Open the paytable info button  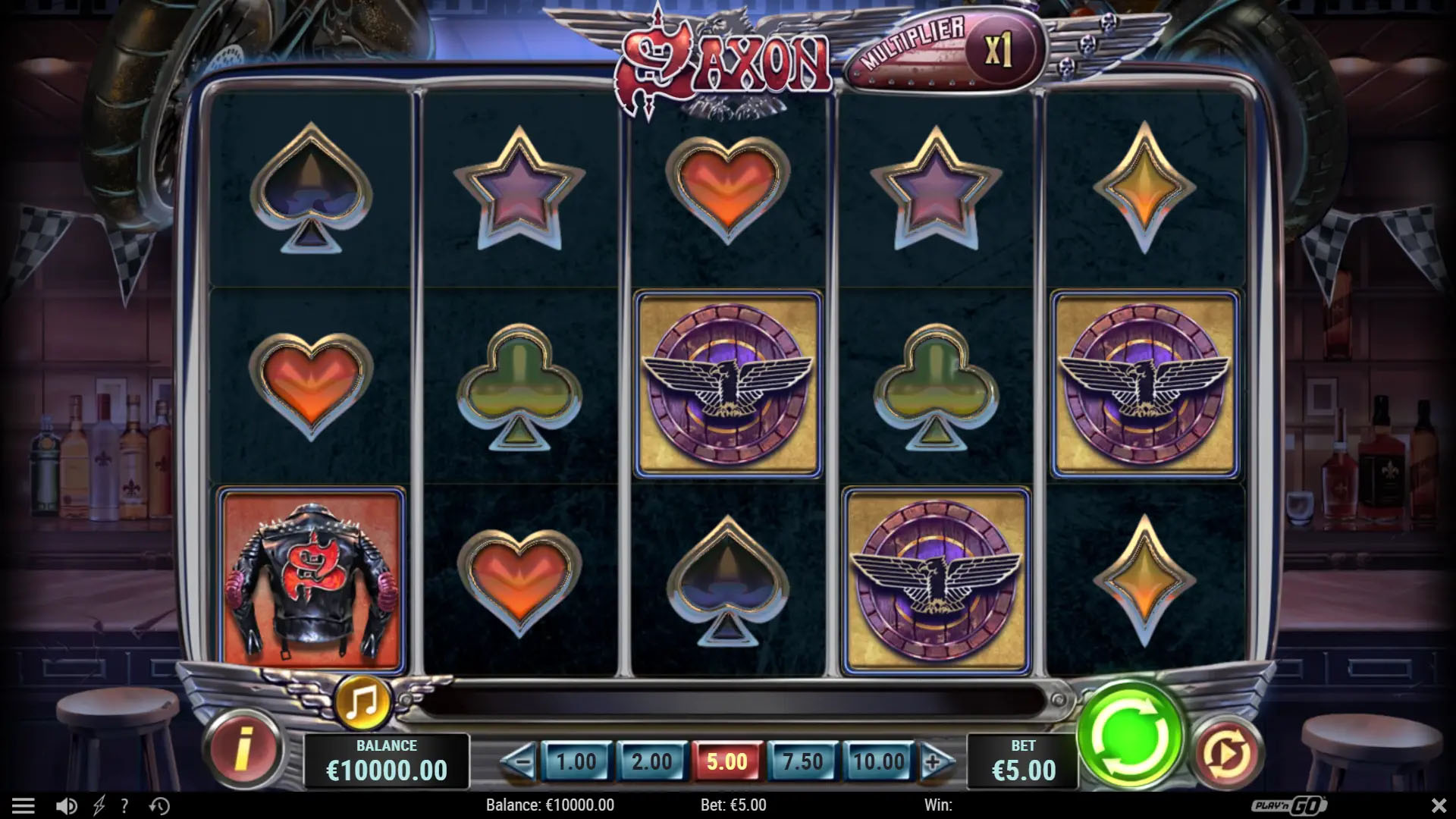[243, 748]
